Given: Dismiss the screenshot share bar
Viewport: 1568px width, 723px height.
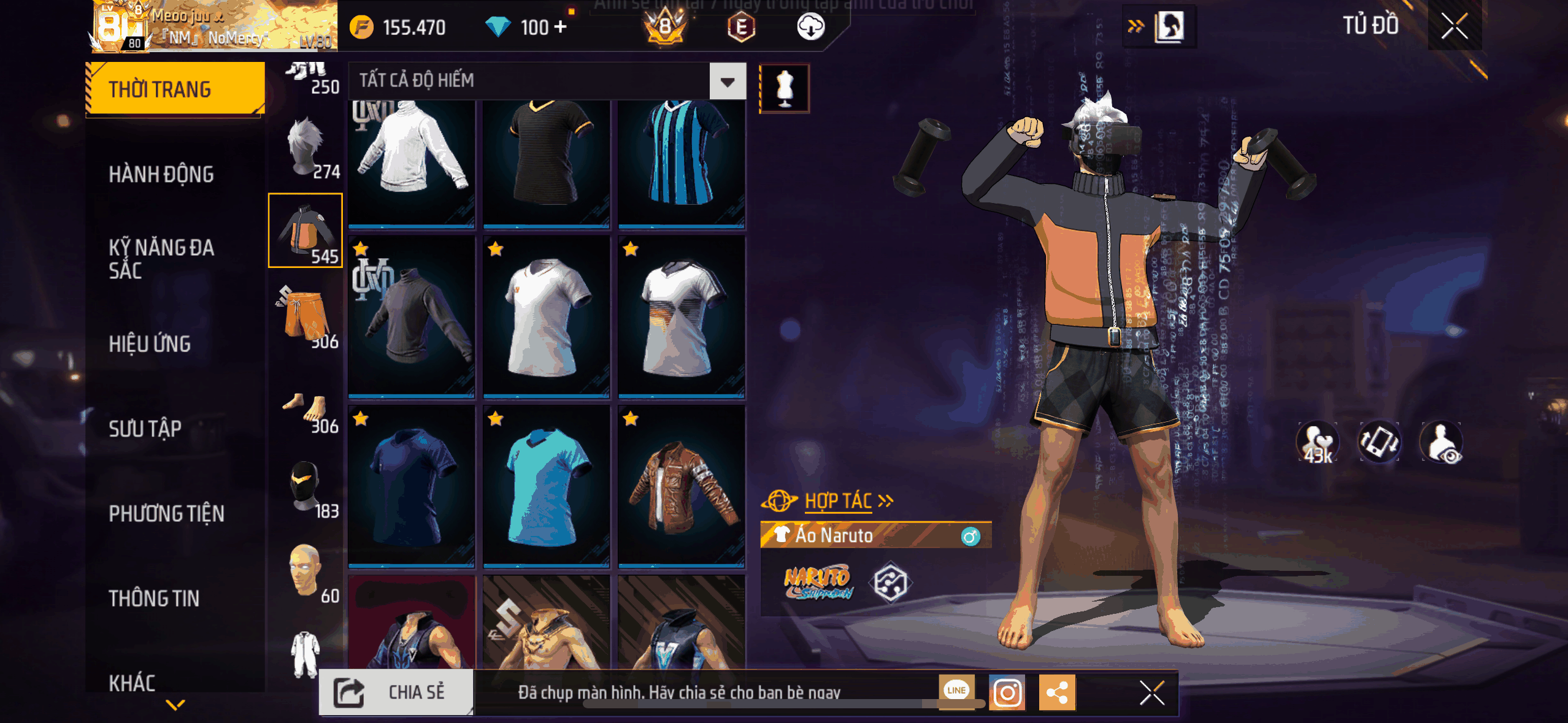Looking at the screenshot, I should pos(1151,693).
